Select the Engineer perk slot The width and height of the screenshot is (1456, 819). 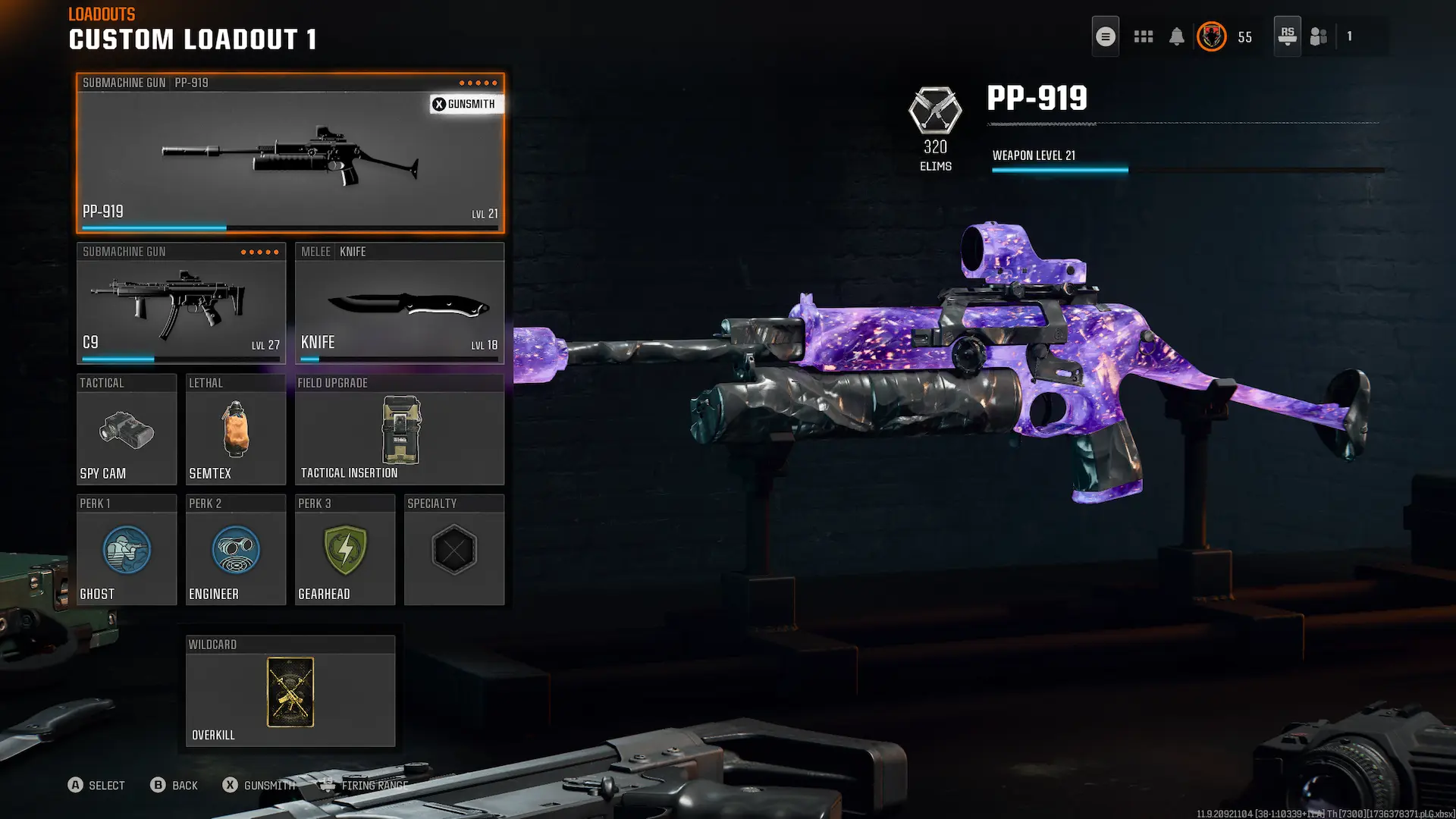235,551
